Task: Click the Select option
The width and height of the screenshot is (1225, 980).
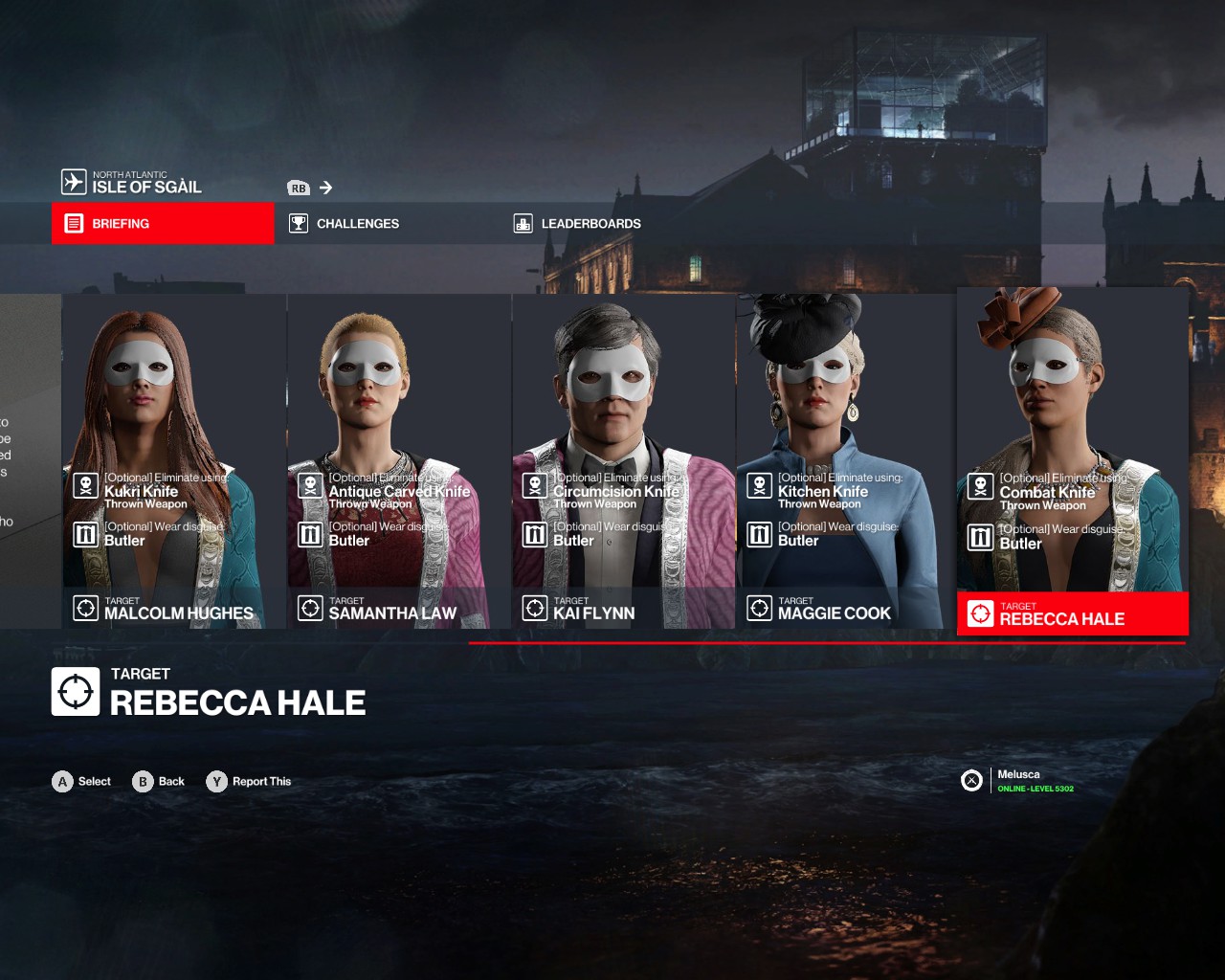Action: (82, 782)
